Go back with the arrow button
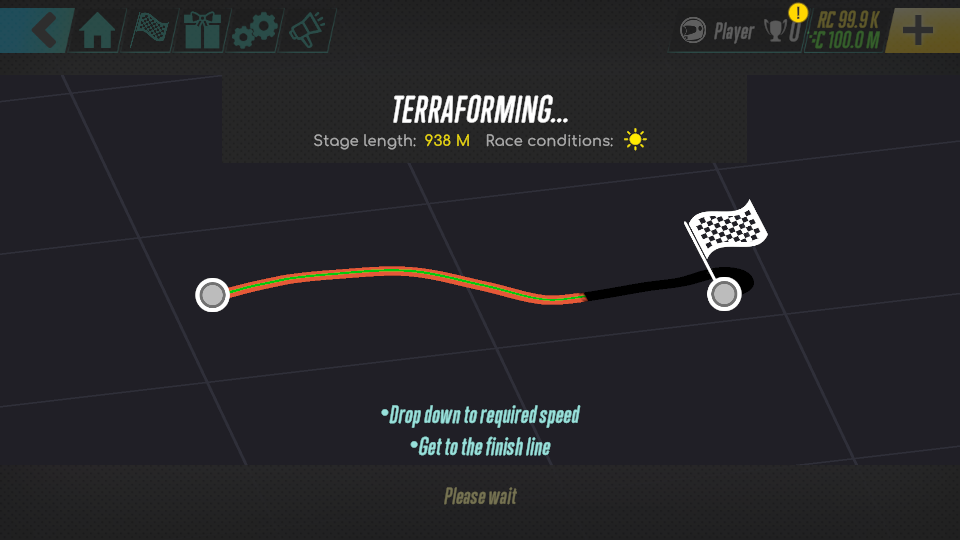960x540 pixels. (x=38, y=29)
